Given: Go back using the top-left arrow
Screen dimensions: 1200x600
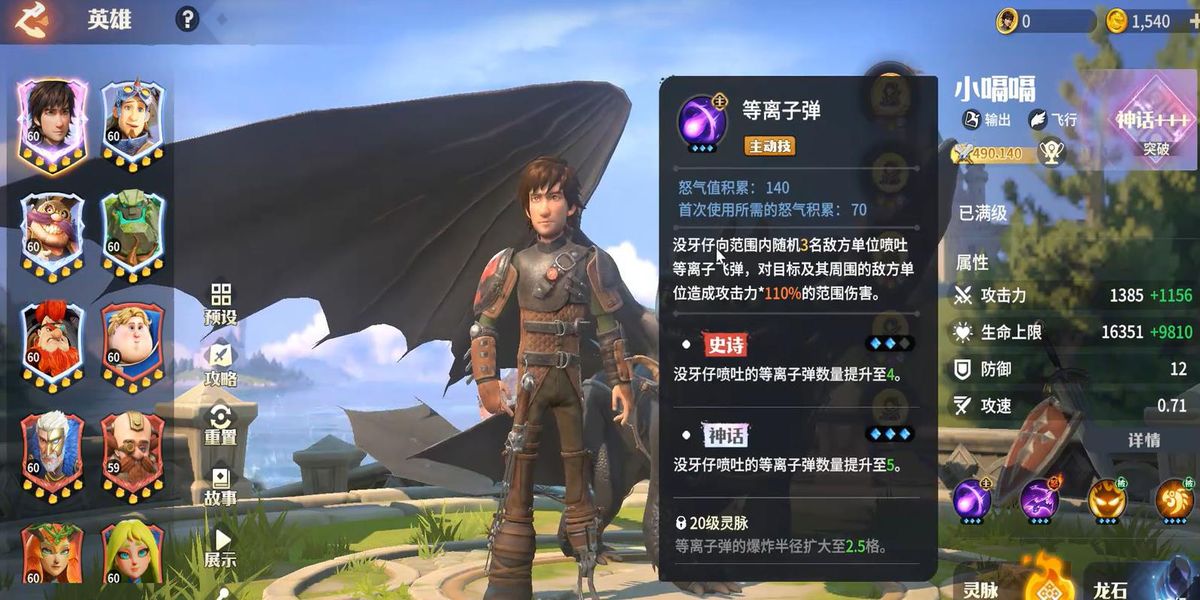Looking at the screenshot, I should (x=33, y=19).
